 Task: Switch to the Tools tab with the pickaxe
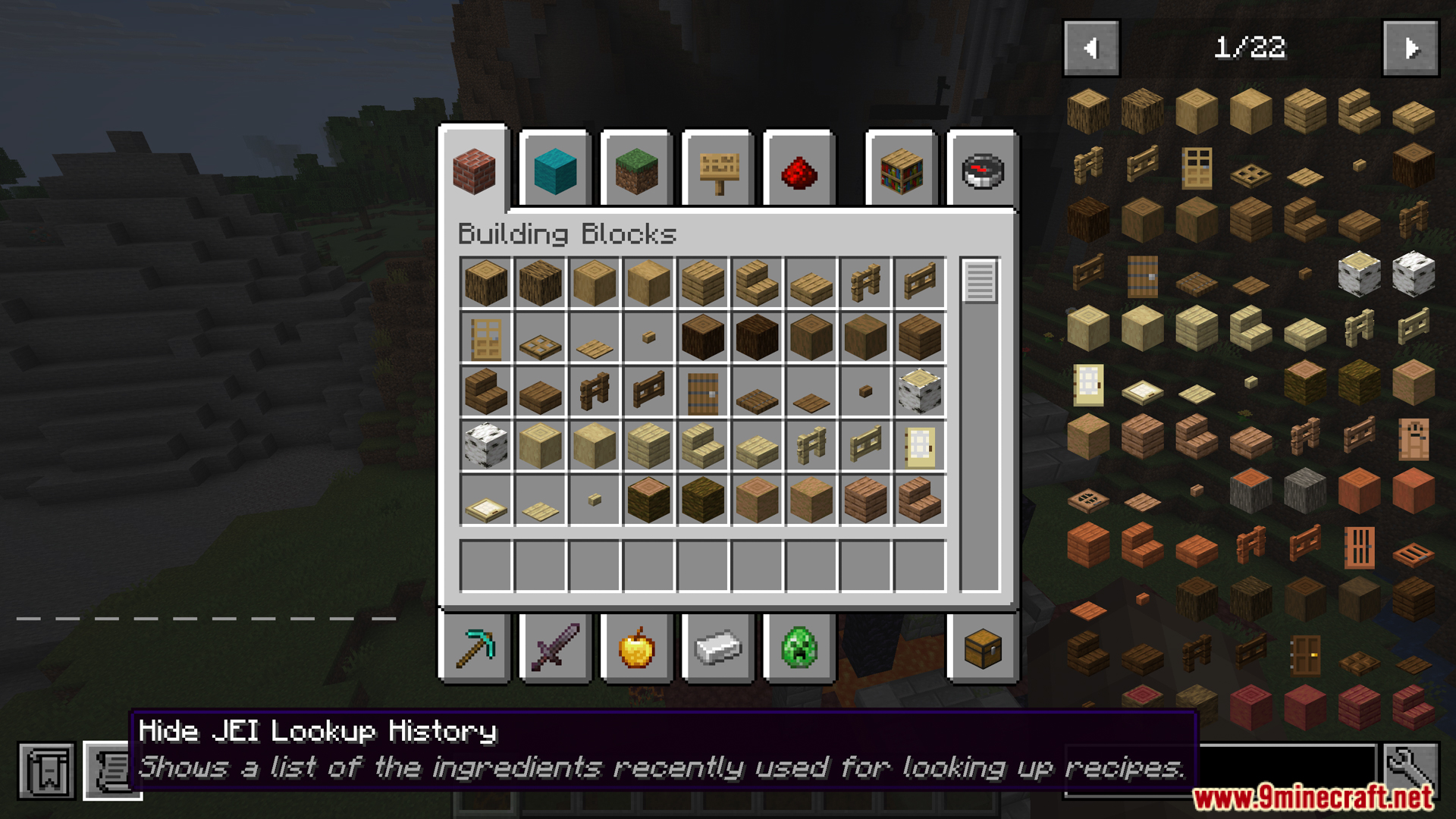coord(474,648)
